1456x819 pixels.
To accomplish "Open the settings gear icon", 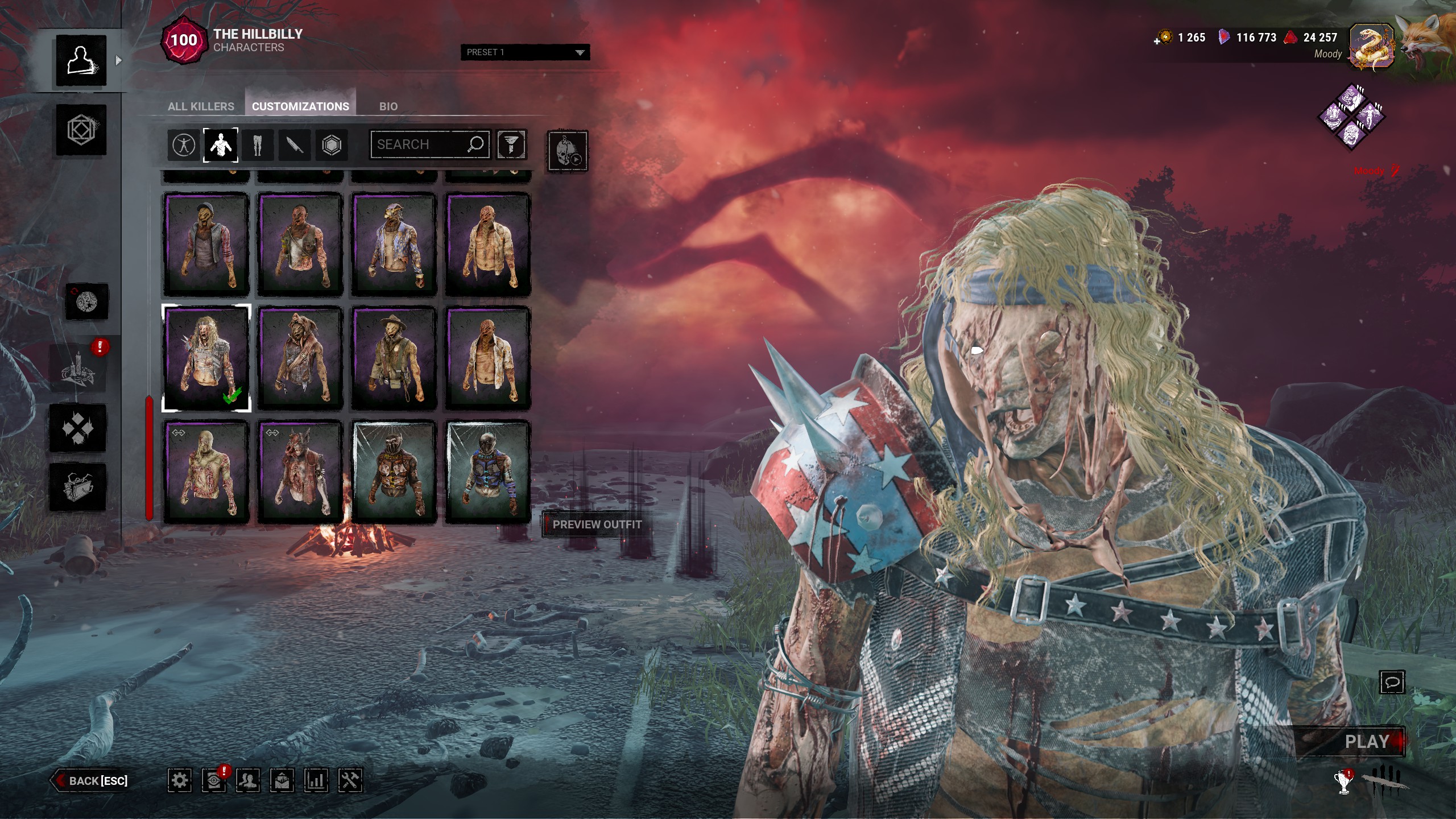I will pyautogui.click(x=179, y=780).
